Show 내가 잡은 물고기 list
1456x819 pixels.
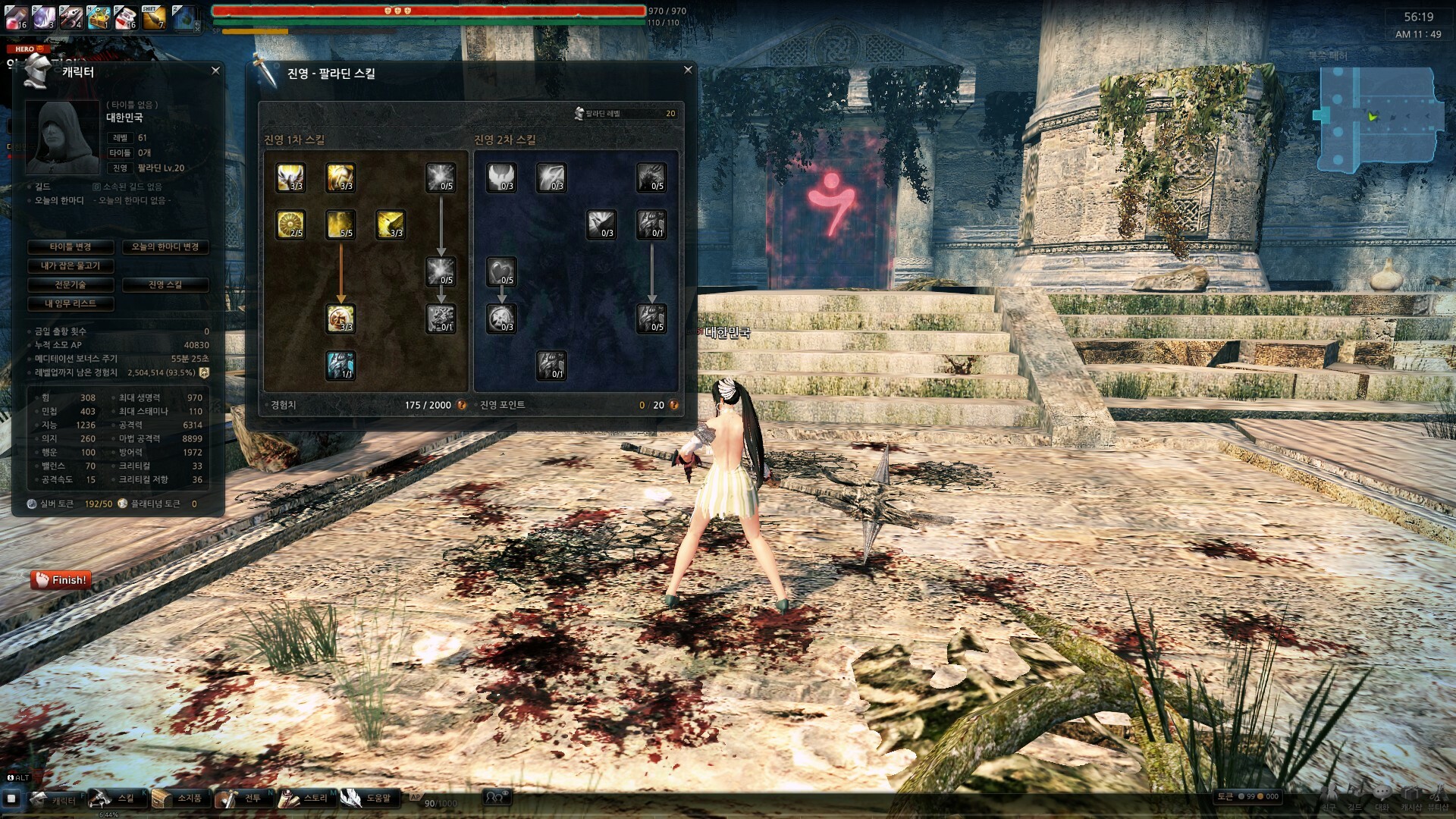click(71, 266)
